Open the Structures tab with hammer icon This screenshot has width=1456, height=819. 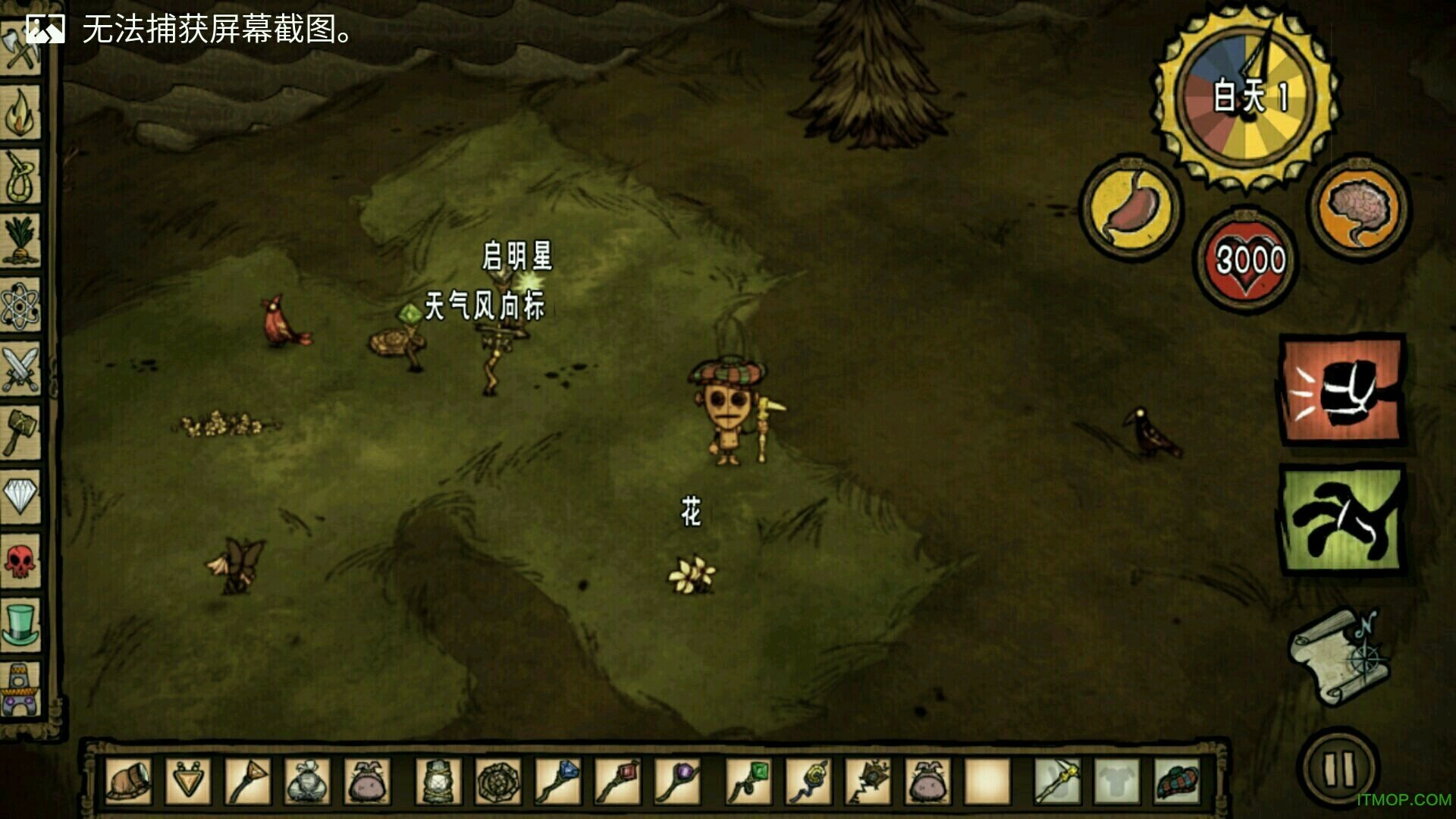coord(20,433)
